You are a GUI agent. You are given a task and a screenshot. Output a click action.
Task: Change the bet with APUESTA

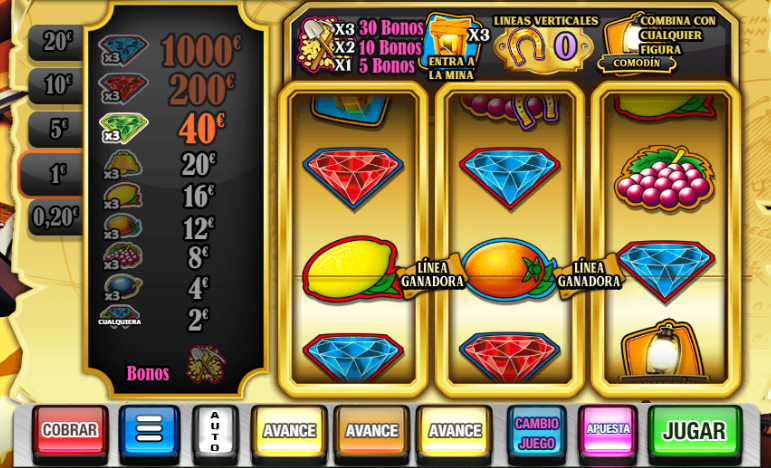tap(608, 430)
